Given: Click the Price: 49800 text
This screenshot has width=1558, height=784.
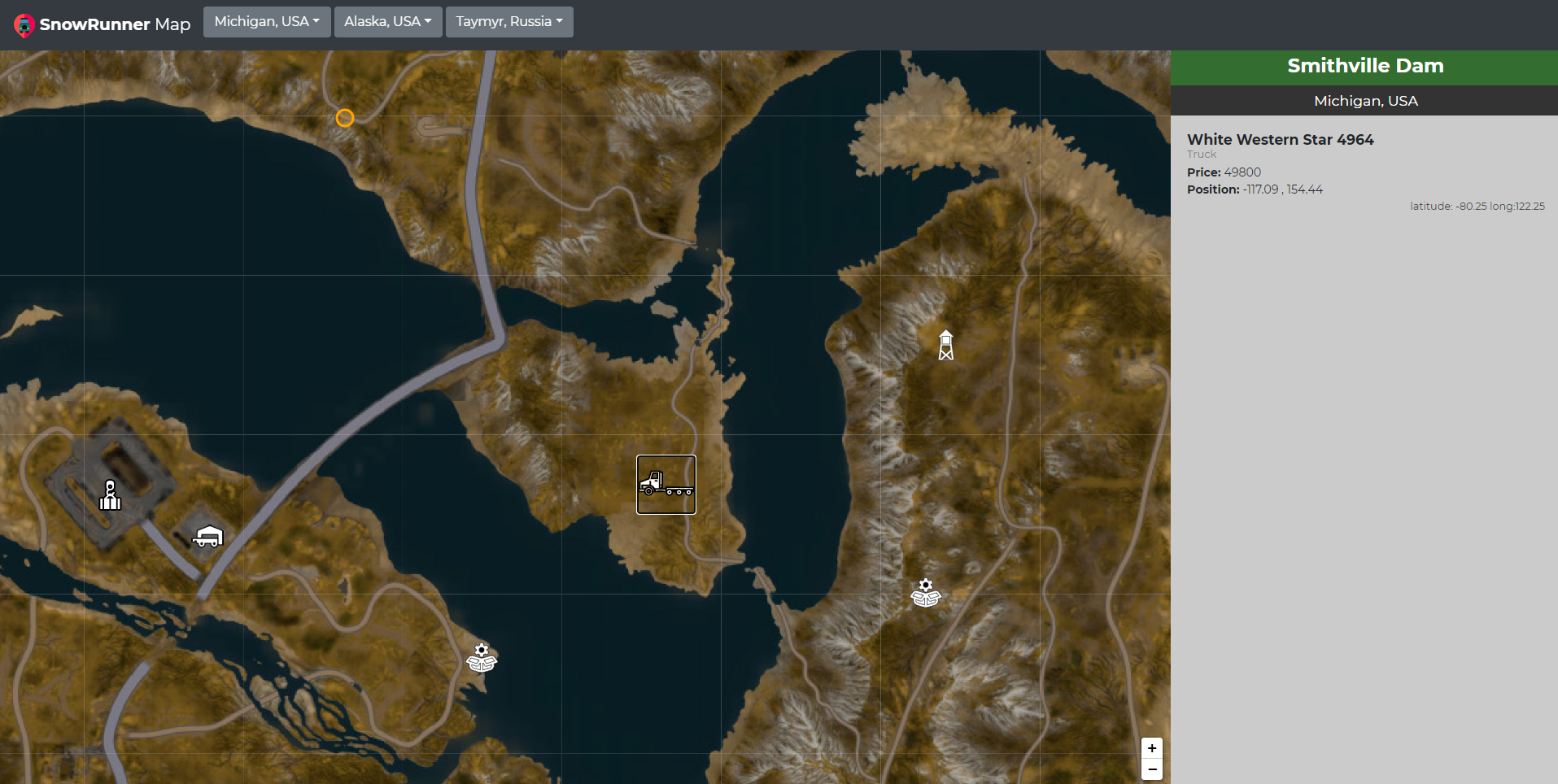Looking at the screenshot, I should pos(1224,172).
